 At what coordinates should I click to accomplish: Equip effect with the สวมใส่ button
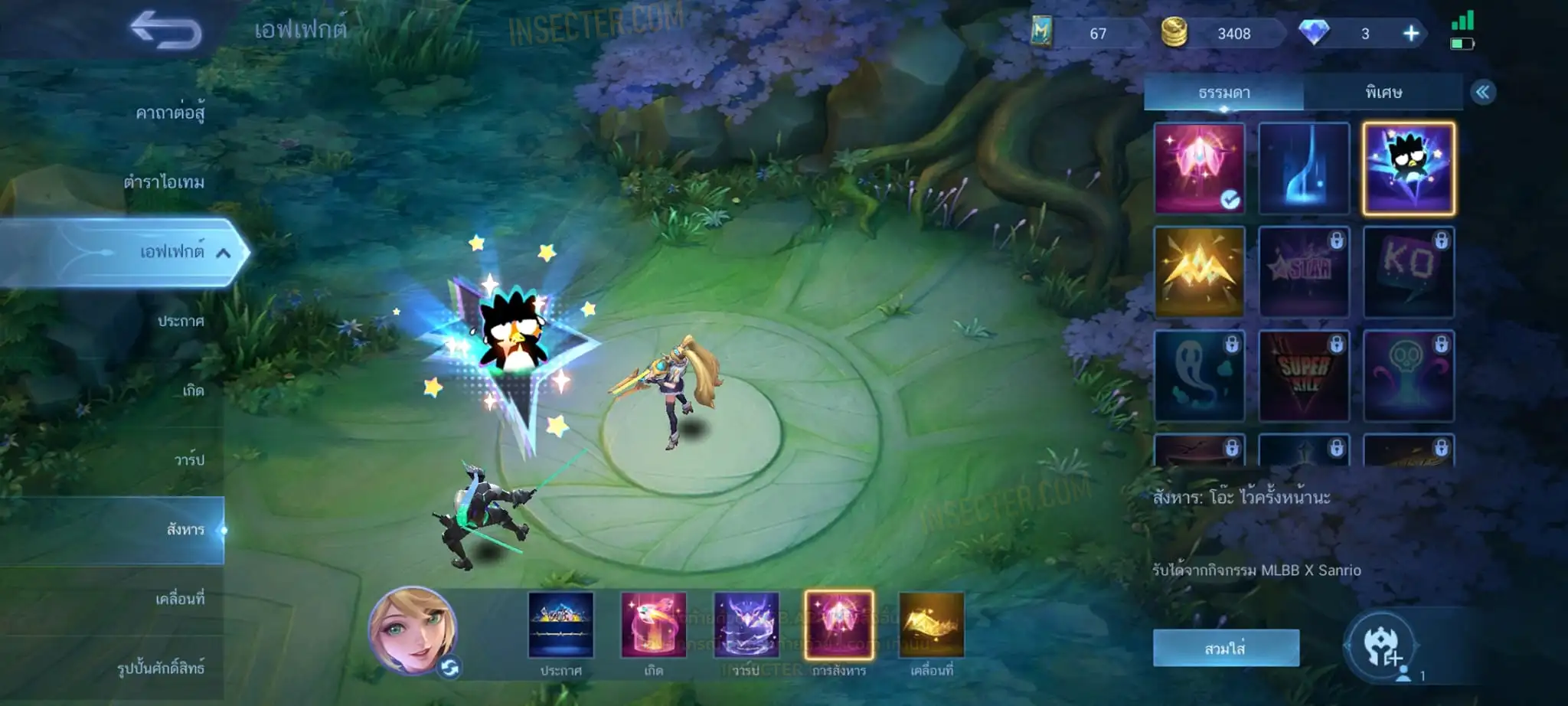tap(1225, 649)
